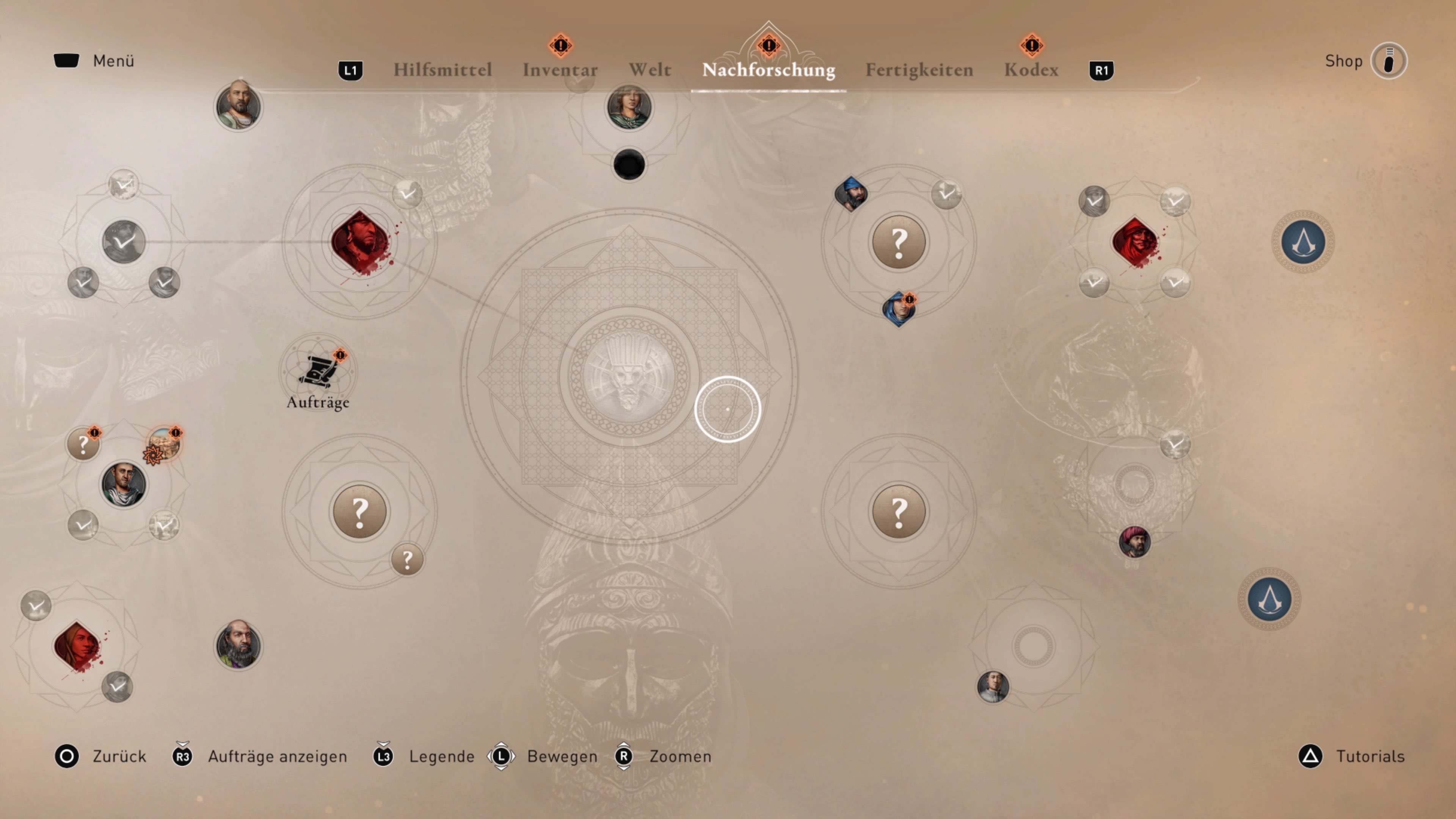Open the Inventar tab
The image size is (1456, 819).
(x=560, y=70)
